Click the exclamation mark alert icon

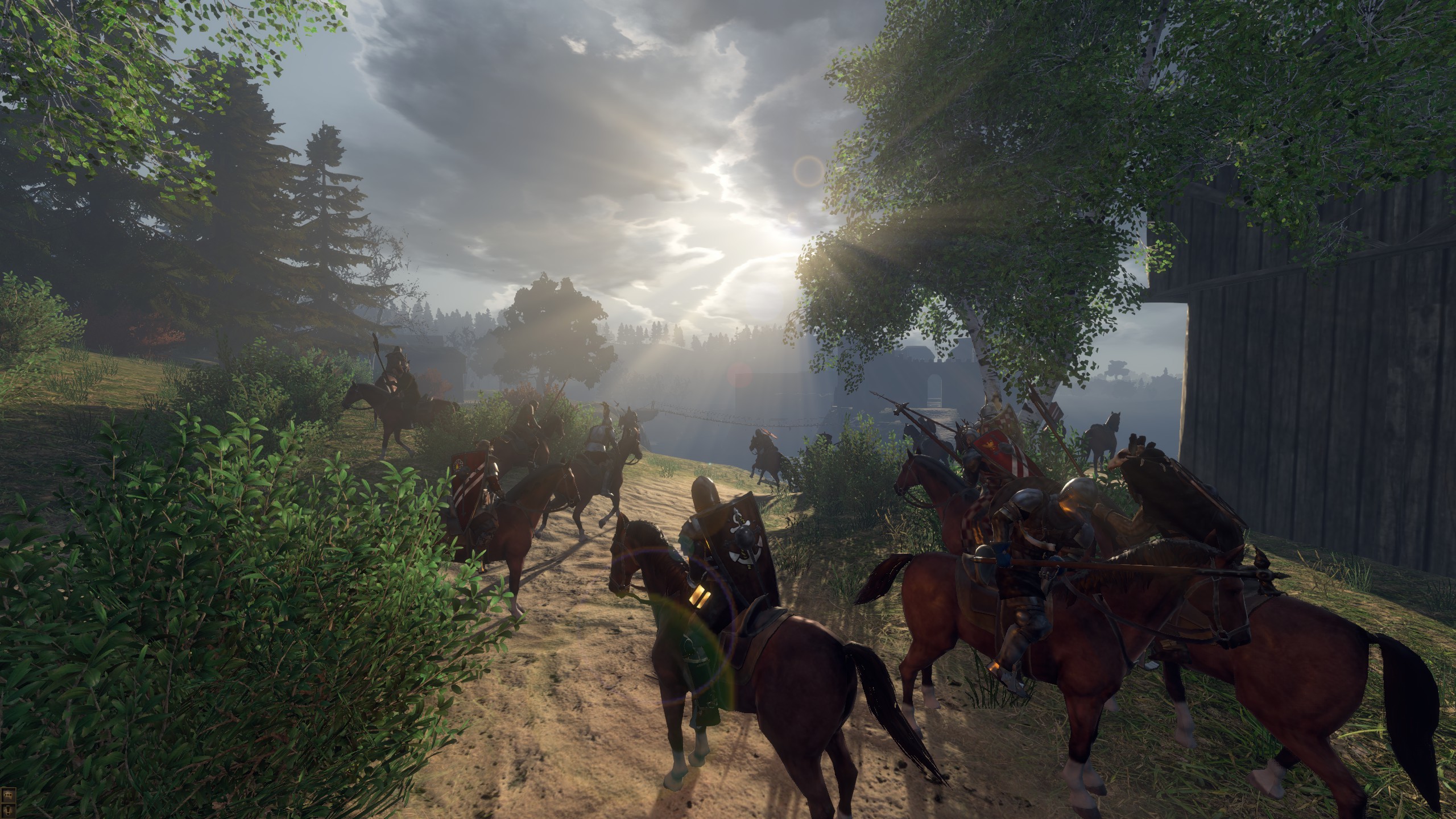pos(8,810)
